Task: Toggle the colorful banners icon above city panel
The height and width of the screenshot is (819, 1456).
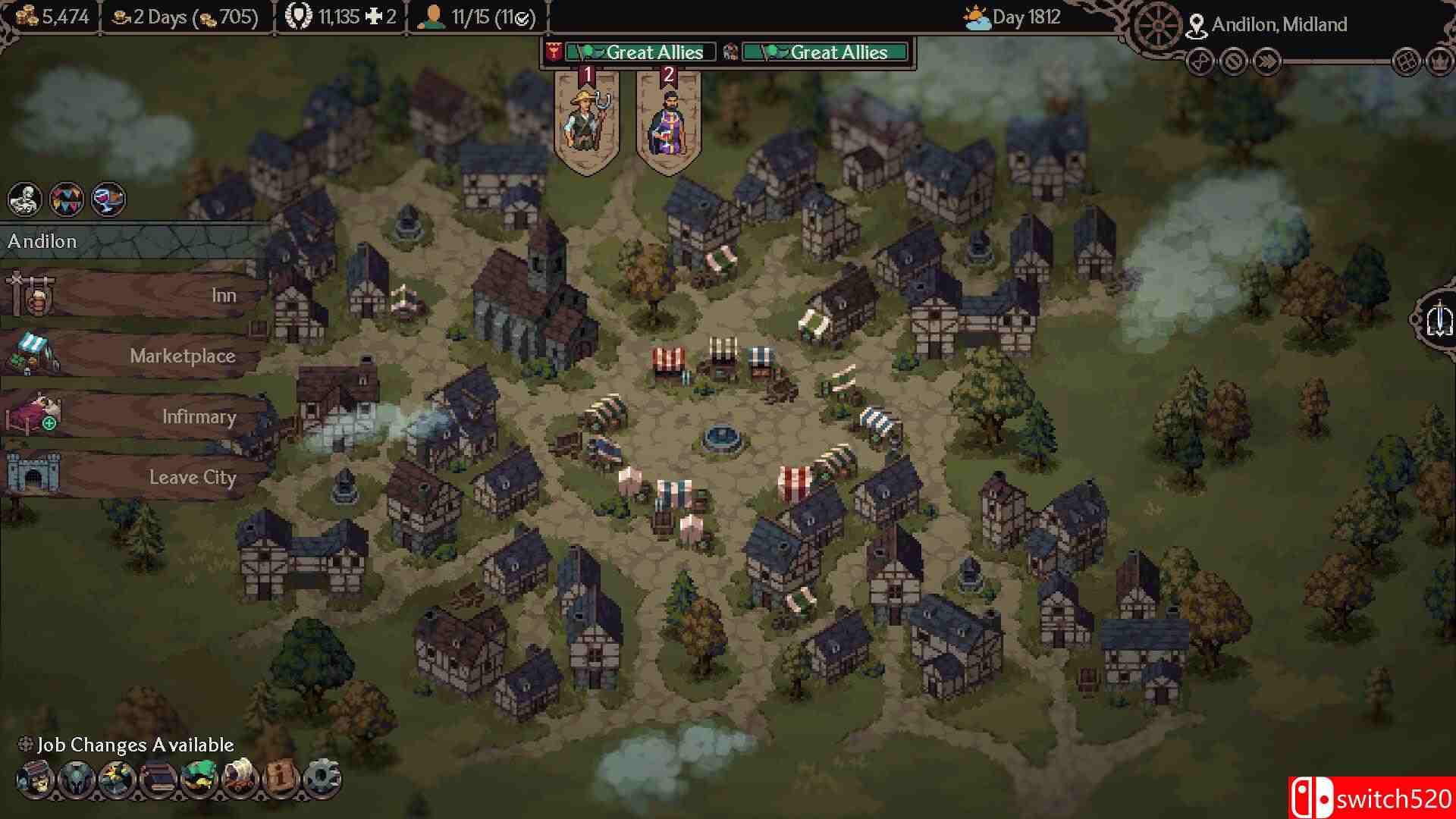Action: click(67, 199)
